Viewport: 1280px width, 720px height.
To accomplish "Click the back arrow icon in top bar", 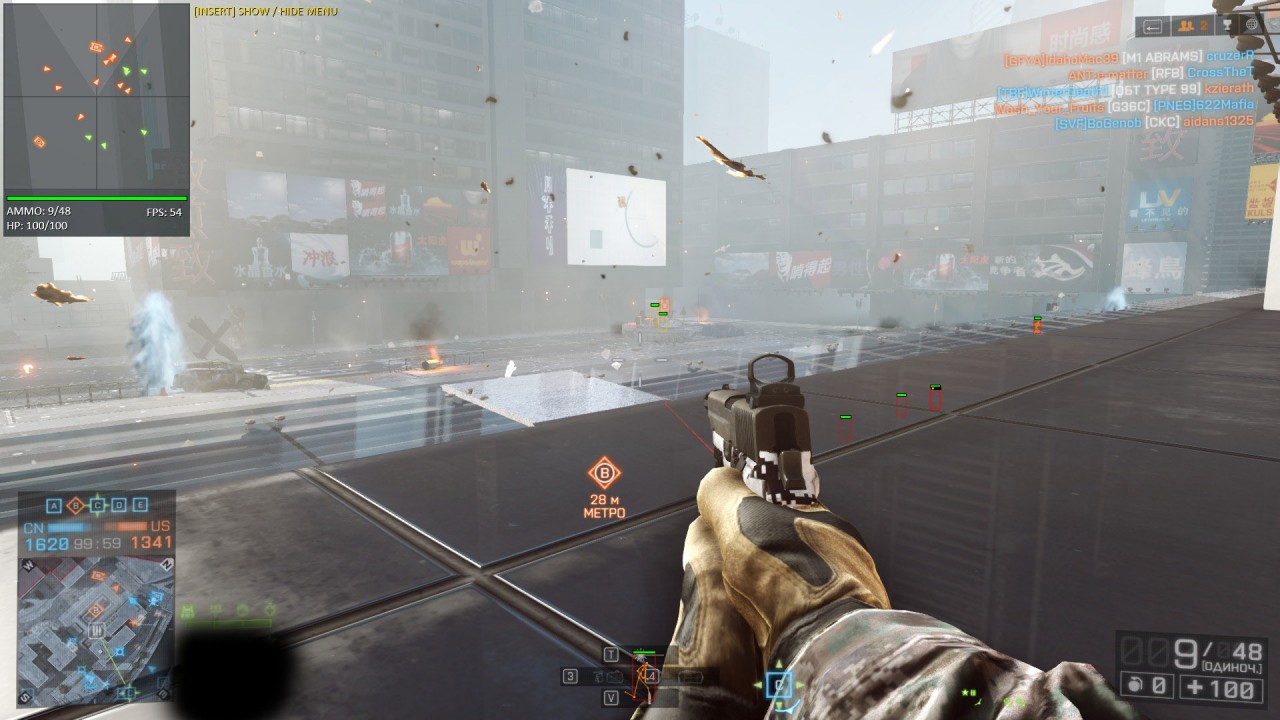I will [x=1153, y=26].
